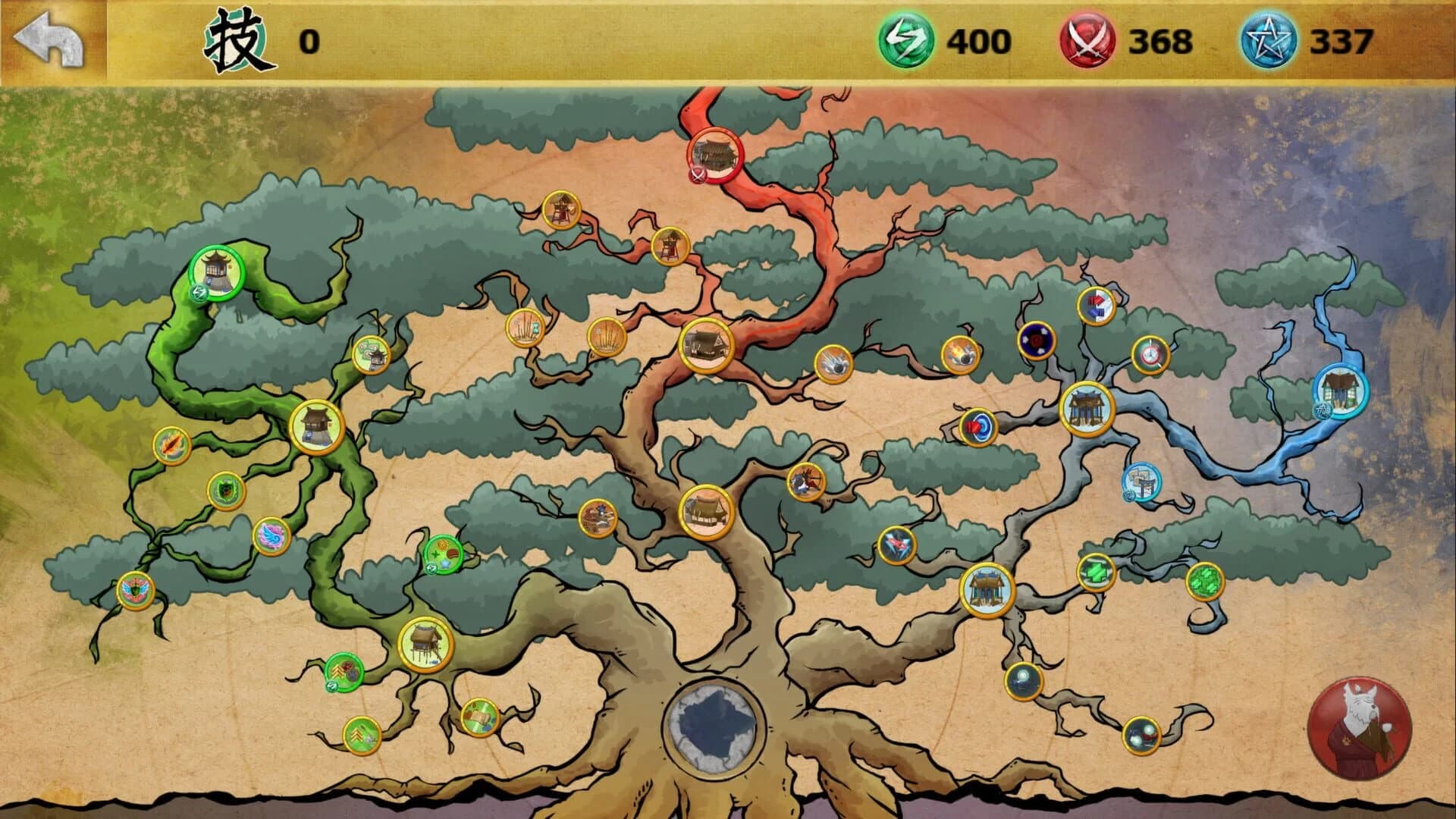Click the red and blue arrows node

pos(1097,305)
